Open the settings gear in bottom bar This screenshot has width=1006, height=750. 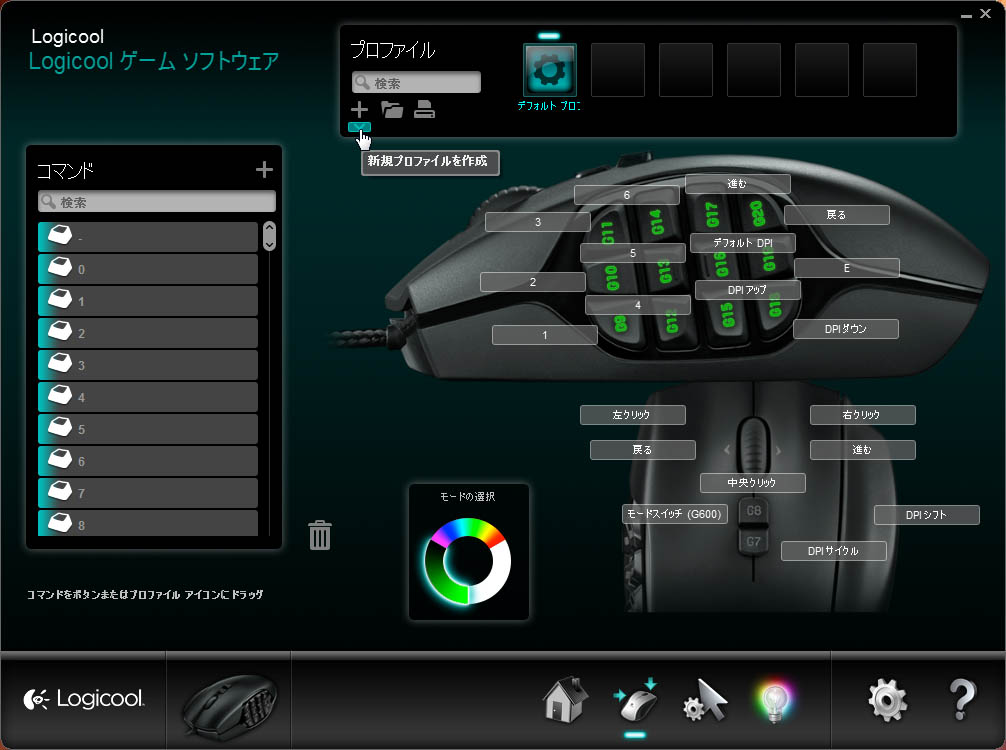[888, 700]
